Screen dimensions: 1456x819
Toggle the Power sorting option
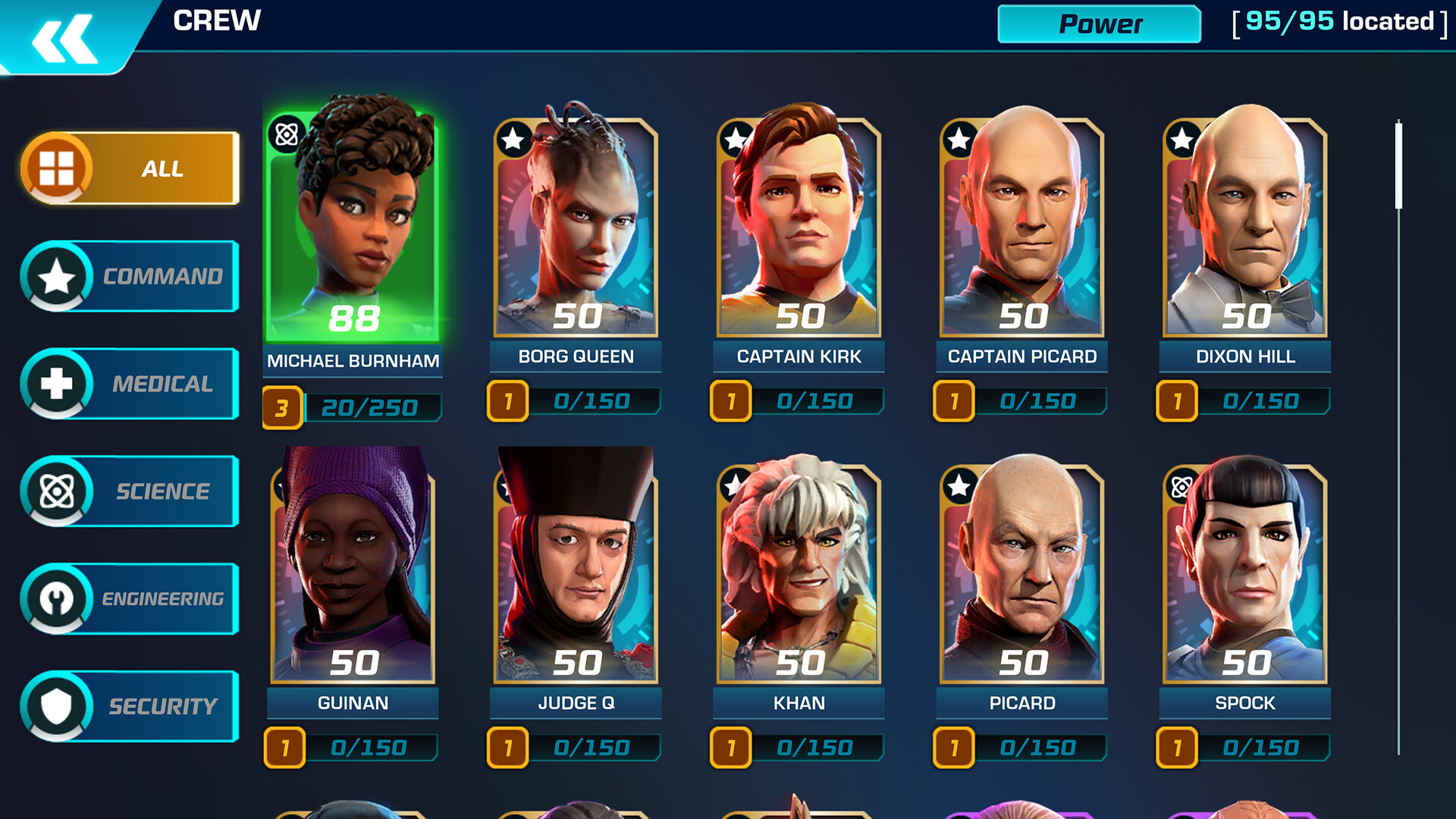(x=1098, y=24)
